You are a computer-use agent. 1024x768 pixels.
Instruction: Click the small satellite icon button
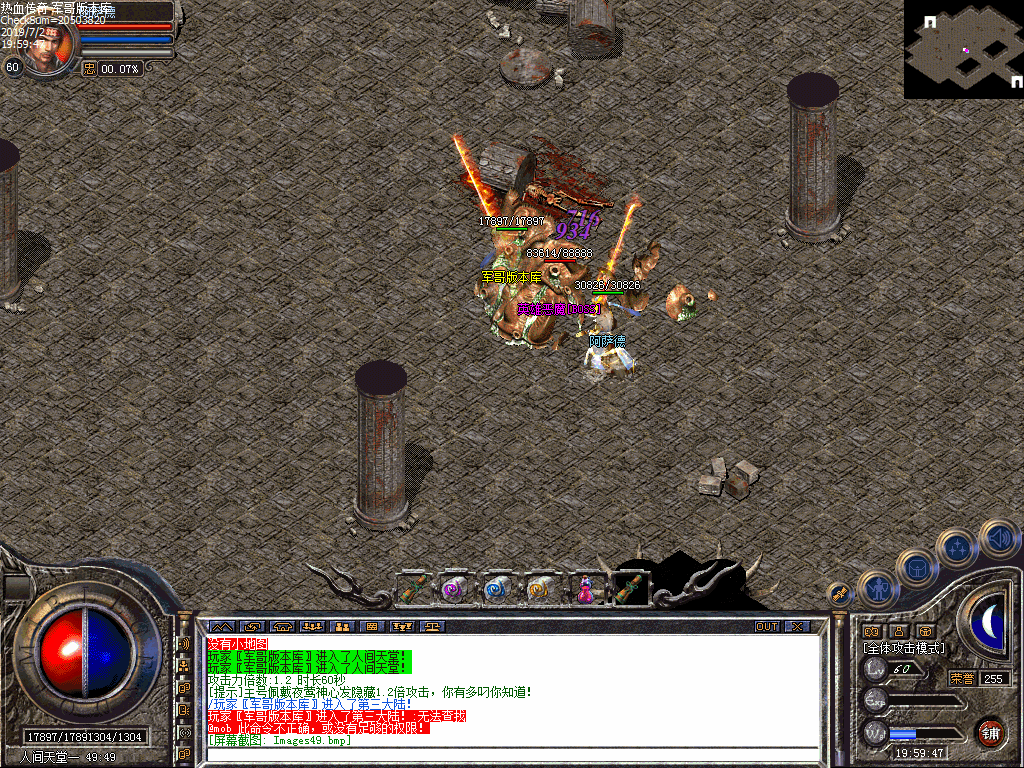tap(839, 595)
